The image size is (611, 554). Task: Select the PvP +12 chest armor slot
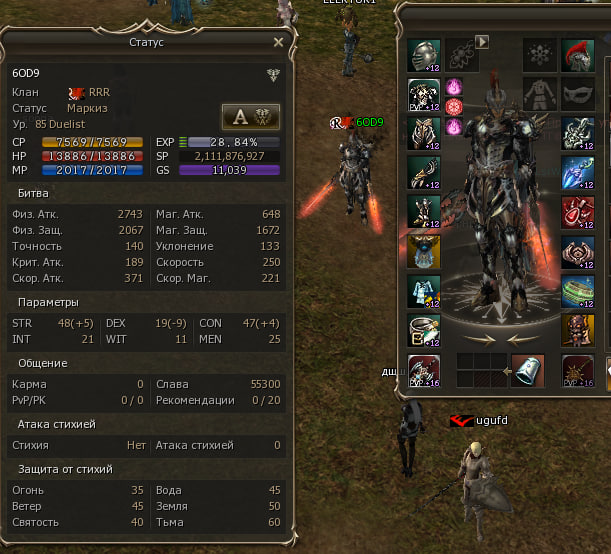(423, 94)
